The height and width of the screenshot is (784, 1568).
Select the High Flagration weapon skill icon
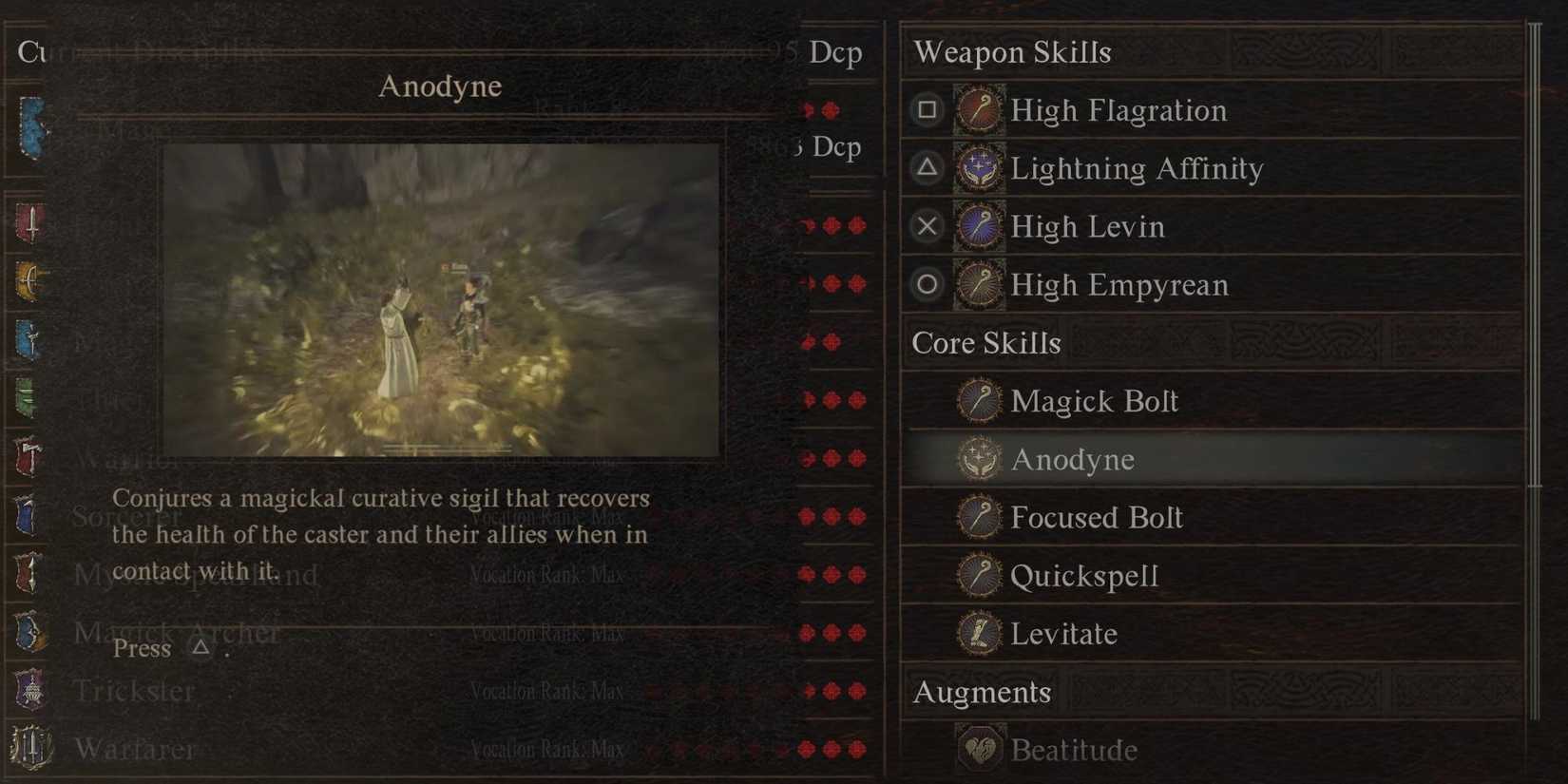coord(980,110)
